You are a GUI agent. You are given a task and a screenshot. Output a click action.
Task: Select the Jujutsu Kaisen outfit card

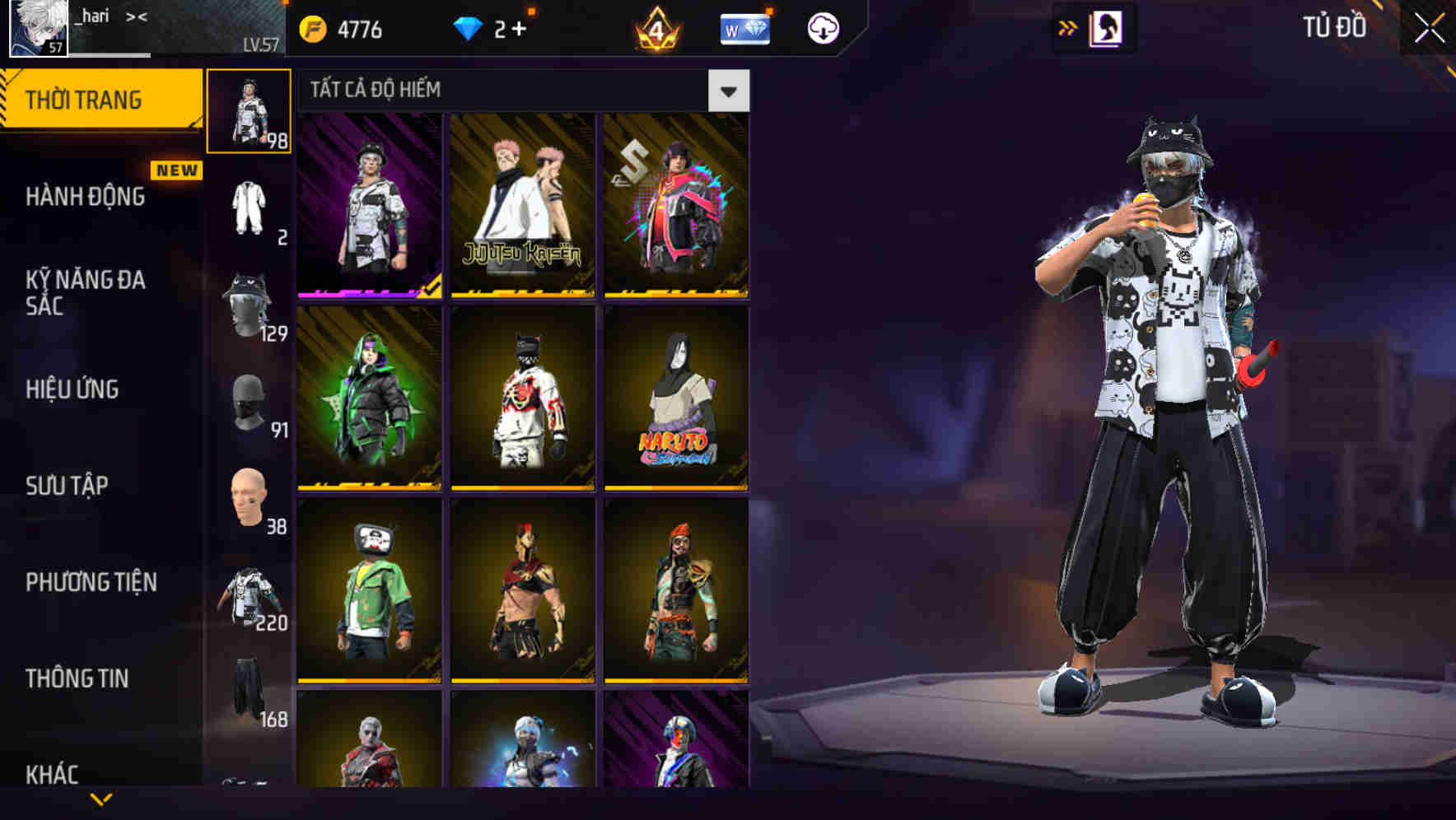tap(520, 206)
